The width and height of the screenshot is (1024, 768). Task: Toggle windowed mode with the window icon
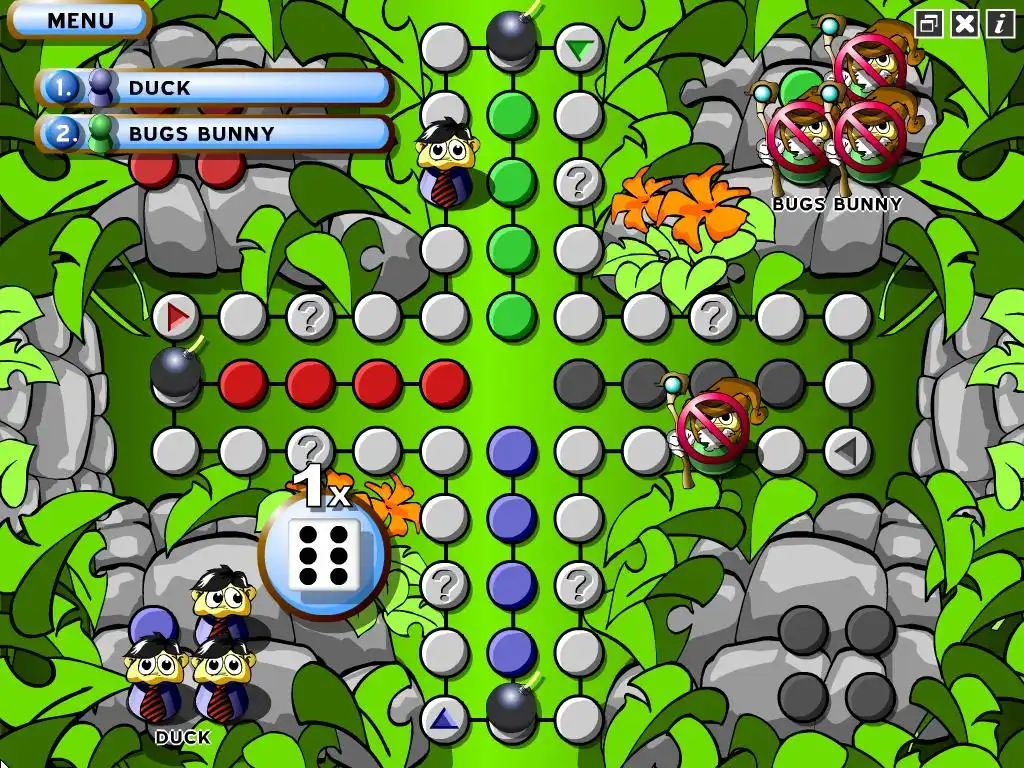[x=930, y=24]
